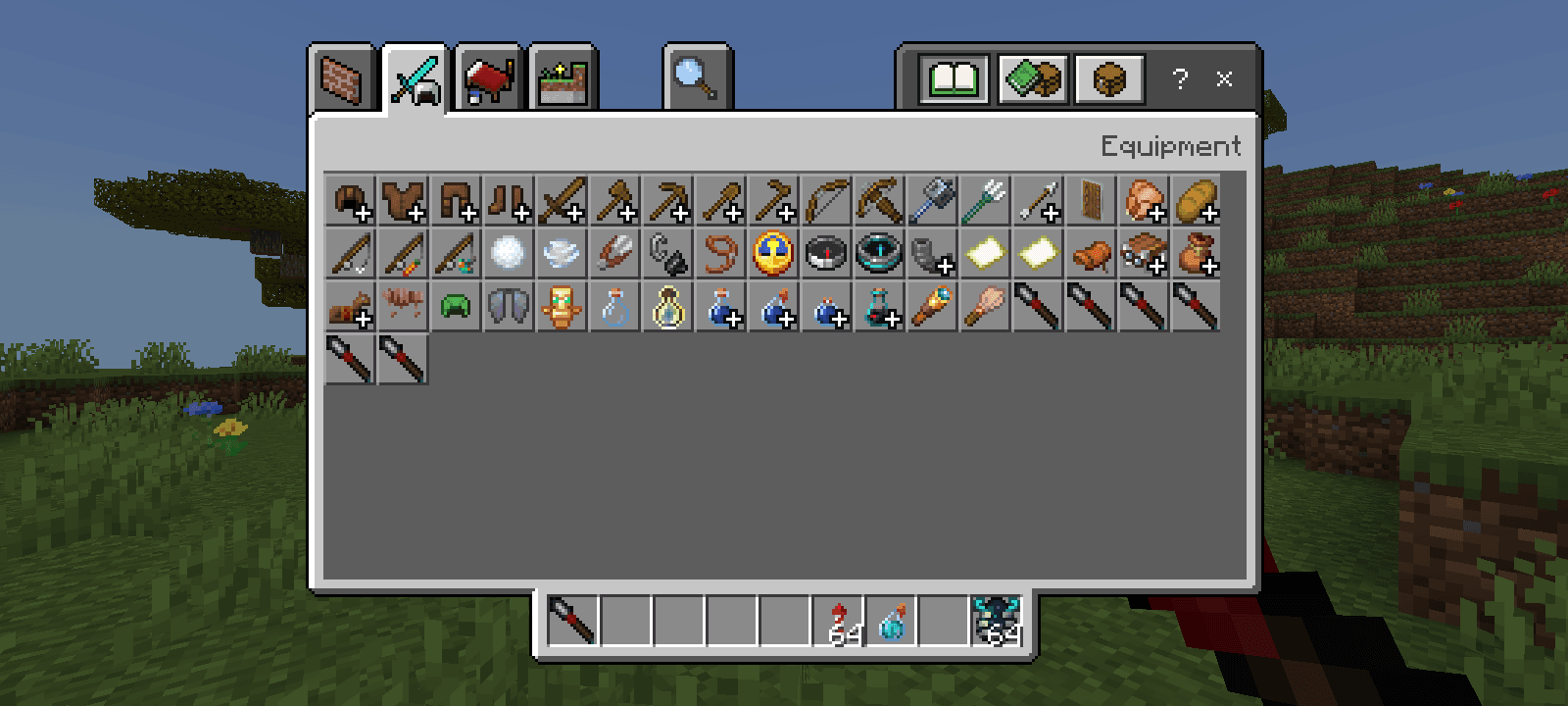The width and height of the screenshot is (1568, 706).
Task: Select the leather tunic
Action: pos(403,201)
